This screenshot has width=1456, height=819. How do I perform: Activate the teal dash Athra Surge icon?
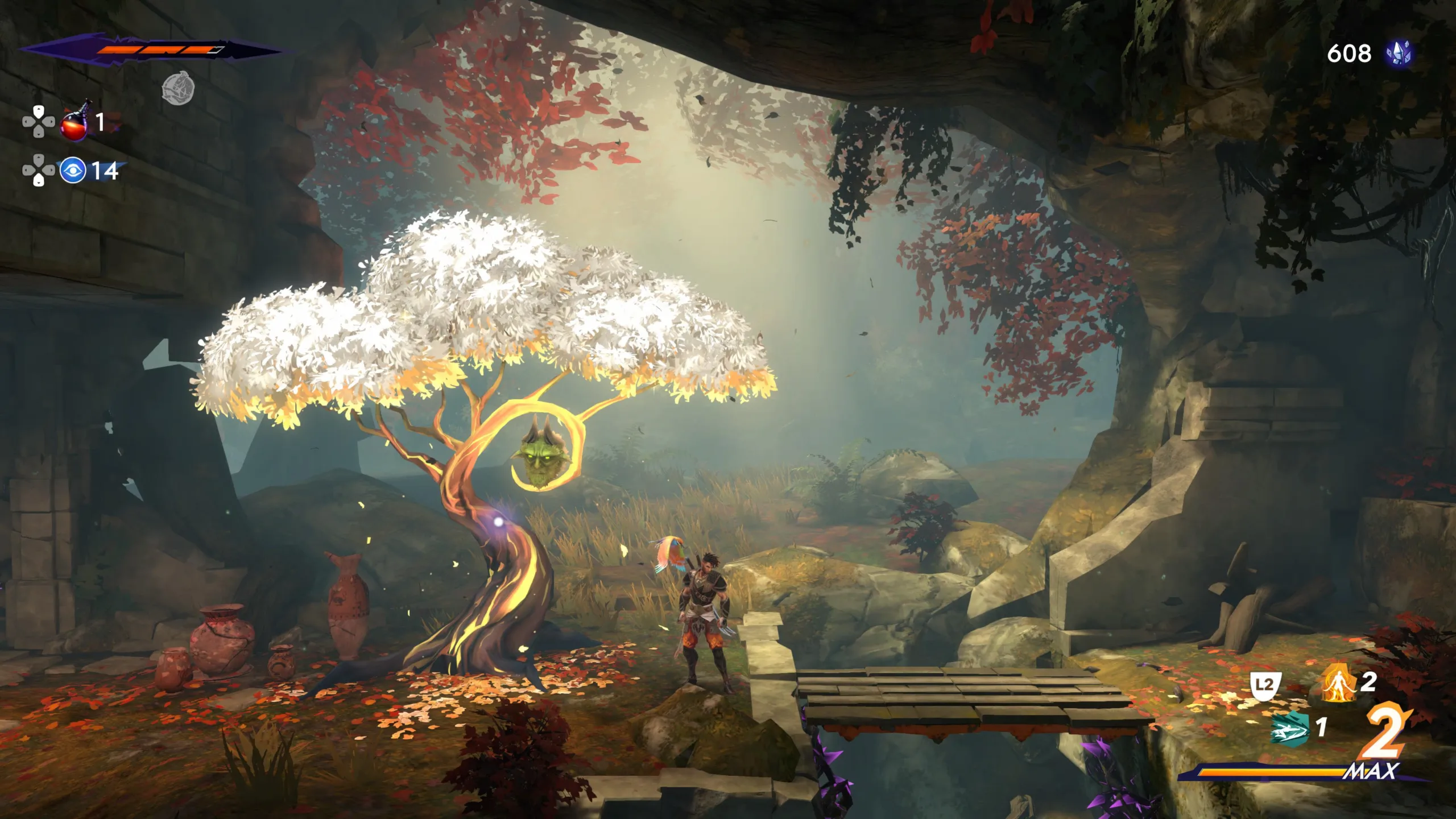pyautogui.click(x=1289, y=727)
